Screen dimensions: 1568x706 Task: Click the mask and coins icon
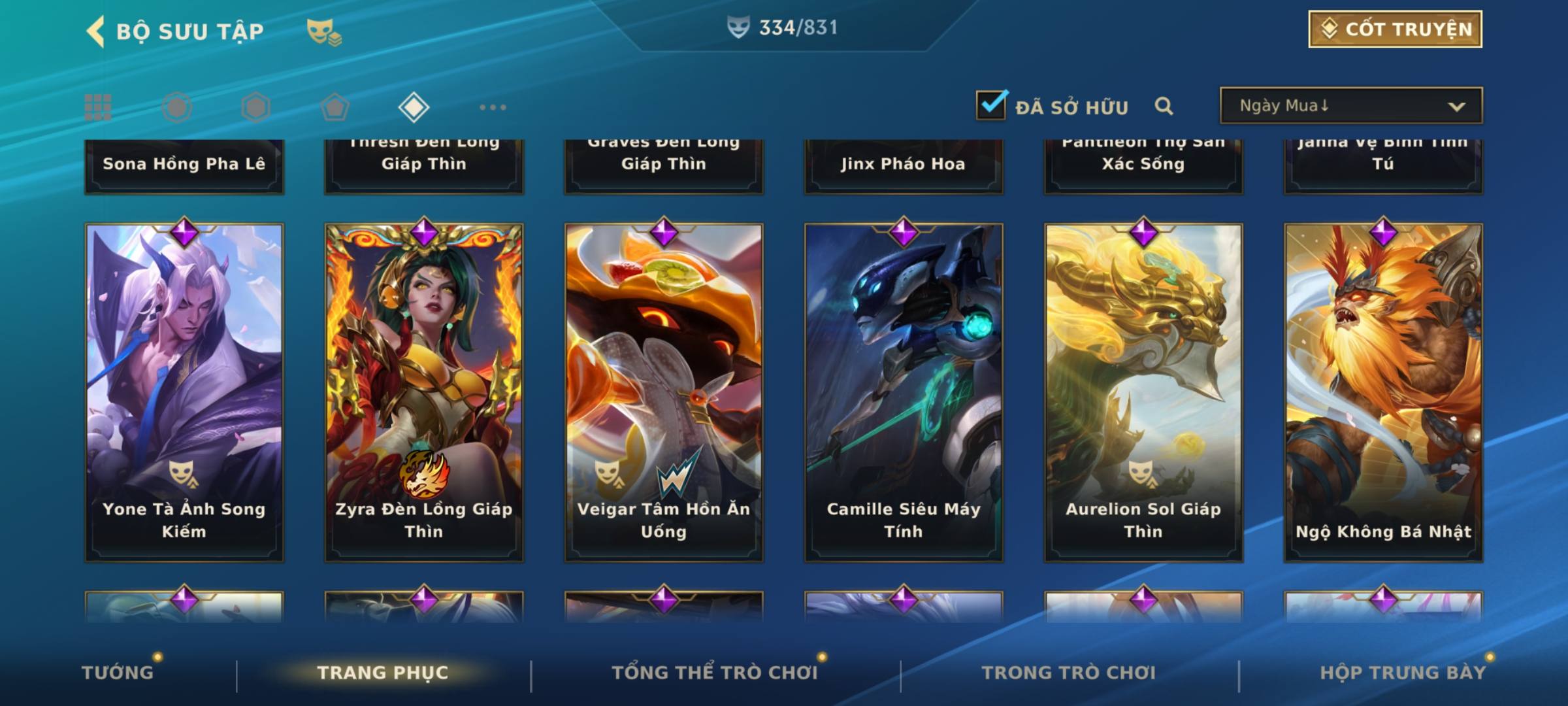[x=324, y=31]
